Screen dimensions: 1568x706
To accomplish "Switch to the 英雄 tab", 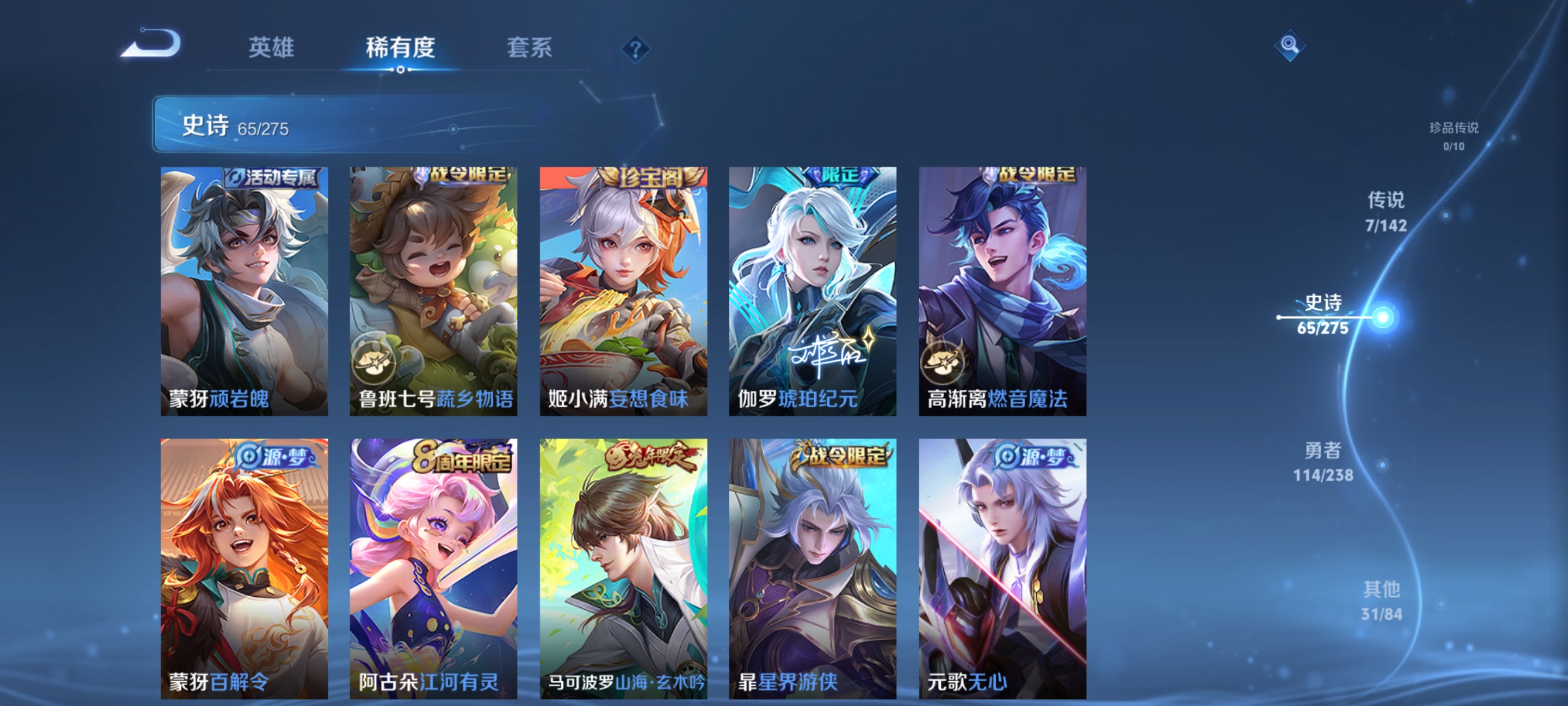I will pyautogui.click(x=272, y=48).
